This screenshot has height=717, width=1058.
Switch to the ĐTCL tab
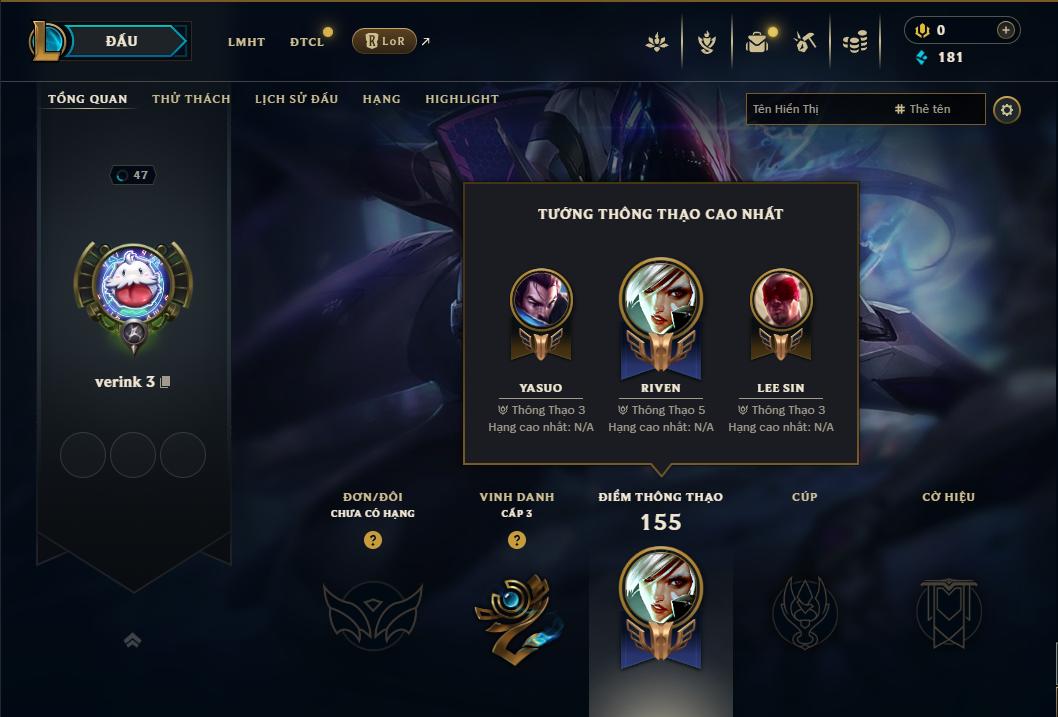307,42
